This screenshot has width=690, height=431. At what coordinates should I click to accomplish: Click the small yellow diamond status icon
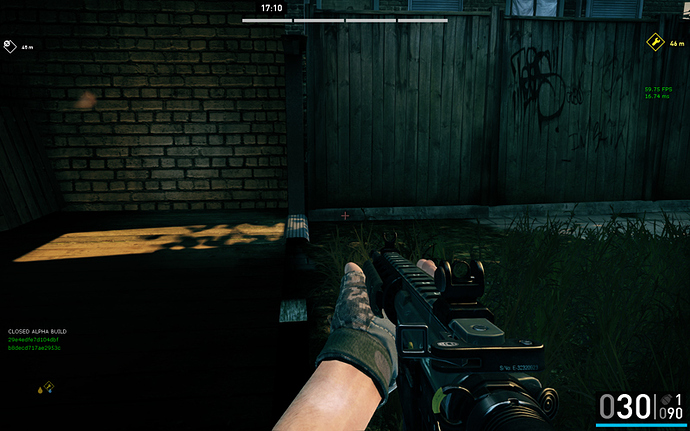[x=47, y=386]
